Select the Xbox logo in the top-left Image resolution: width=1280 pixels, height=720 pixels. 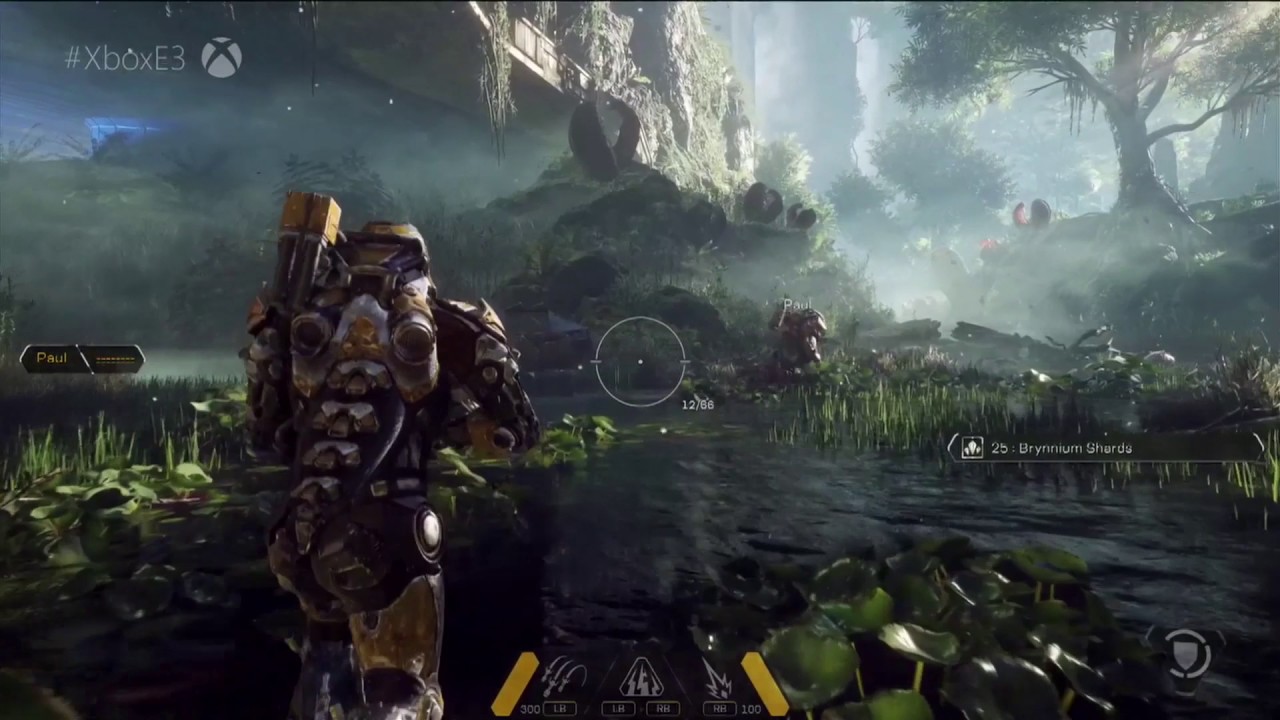(x=222, y=57)
